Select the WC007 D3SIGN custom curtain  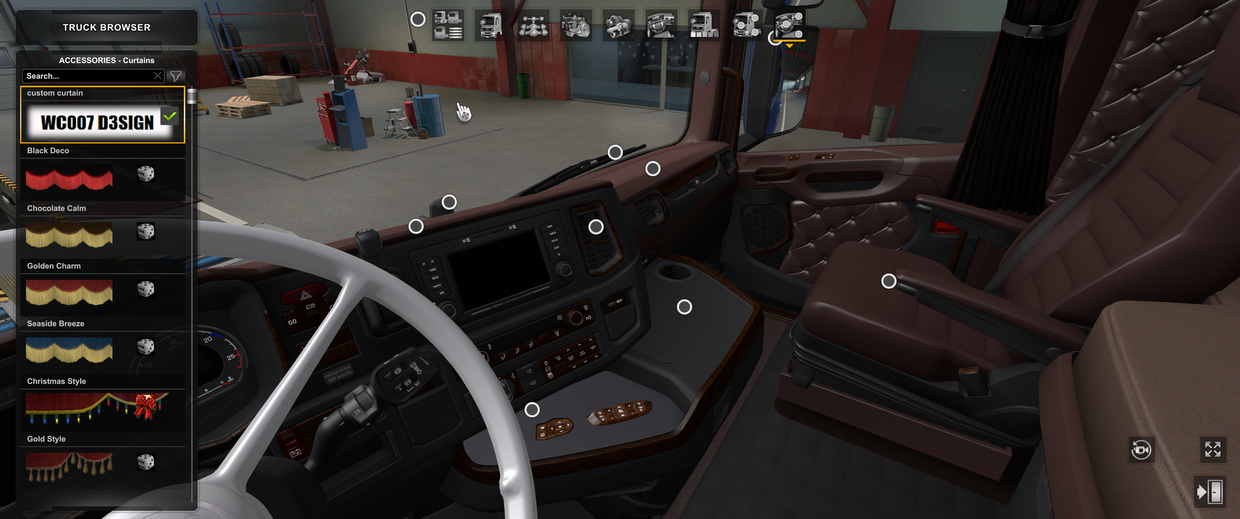102,122
